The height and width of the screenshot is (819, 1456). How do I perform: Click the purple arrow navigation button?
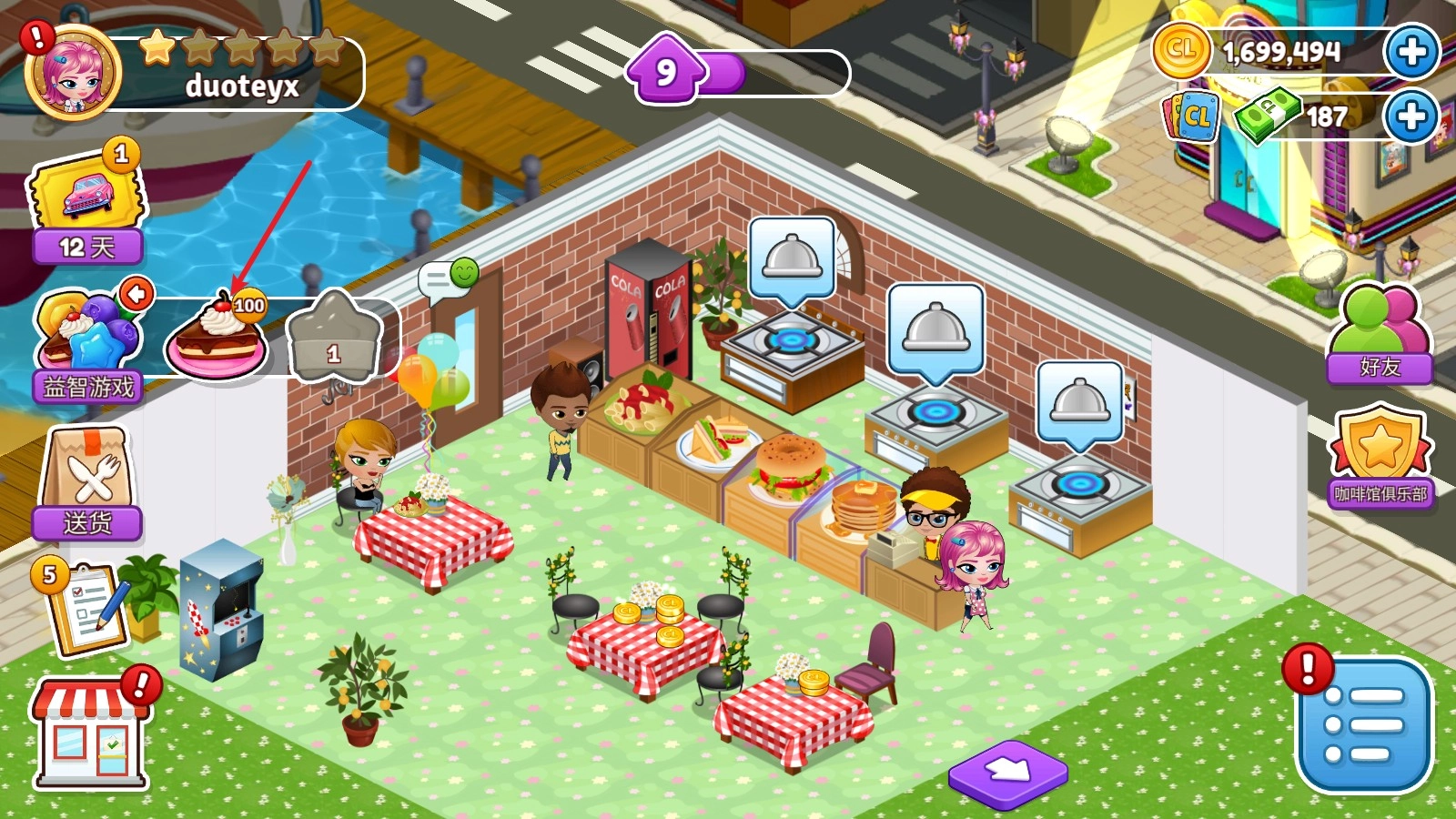pos(1007,773)
